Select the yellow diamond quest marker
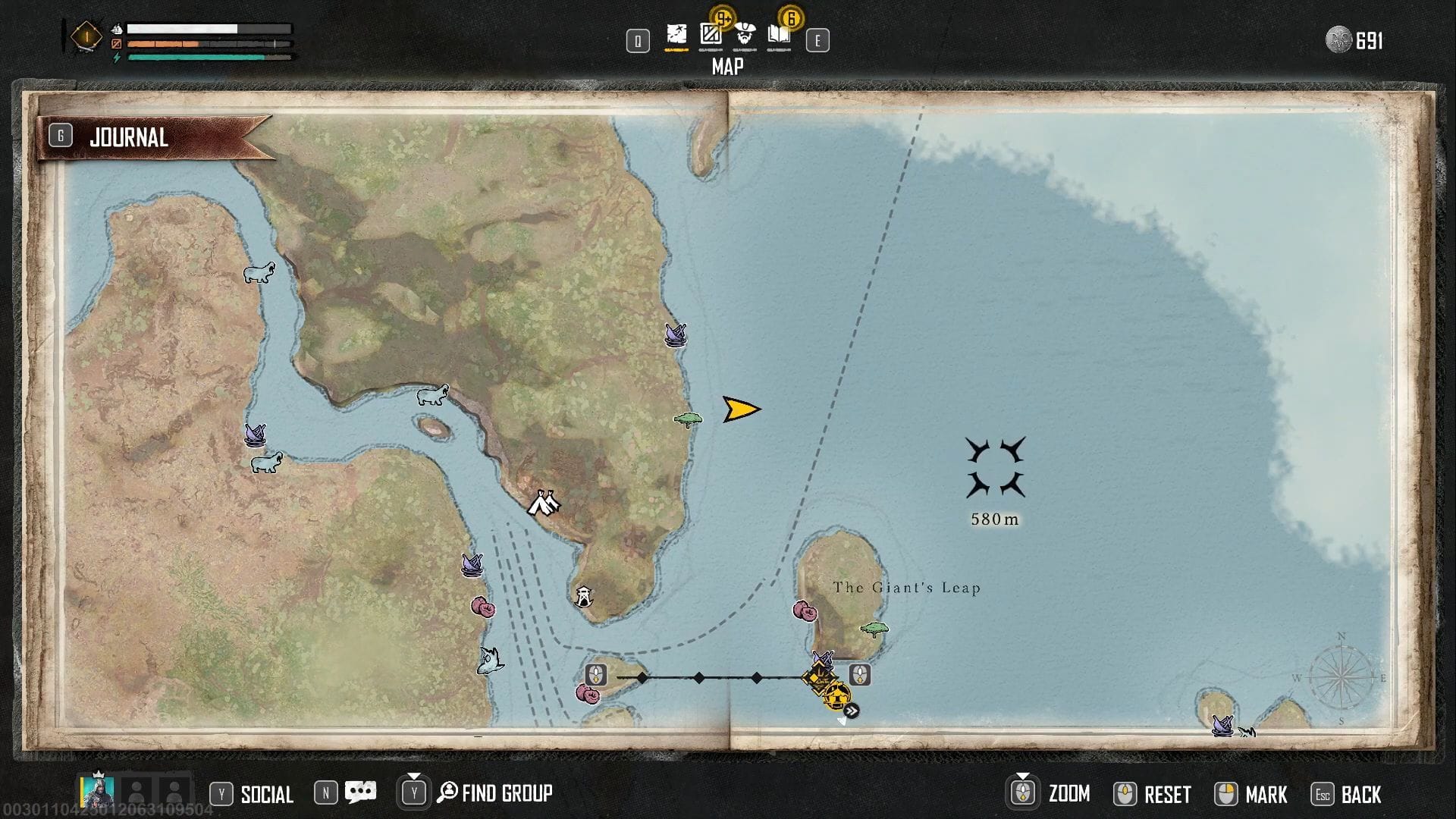1456x819 pixels. tap(820, 676)
